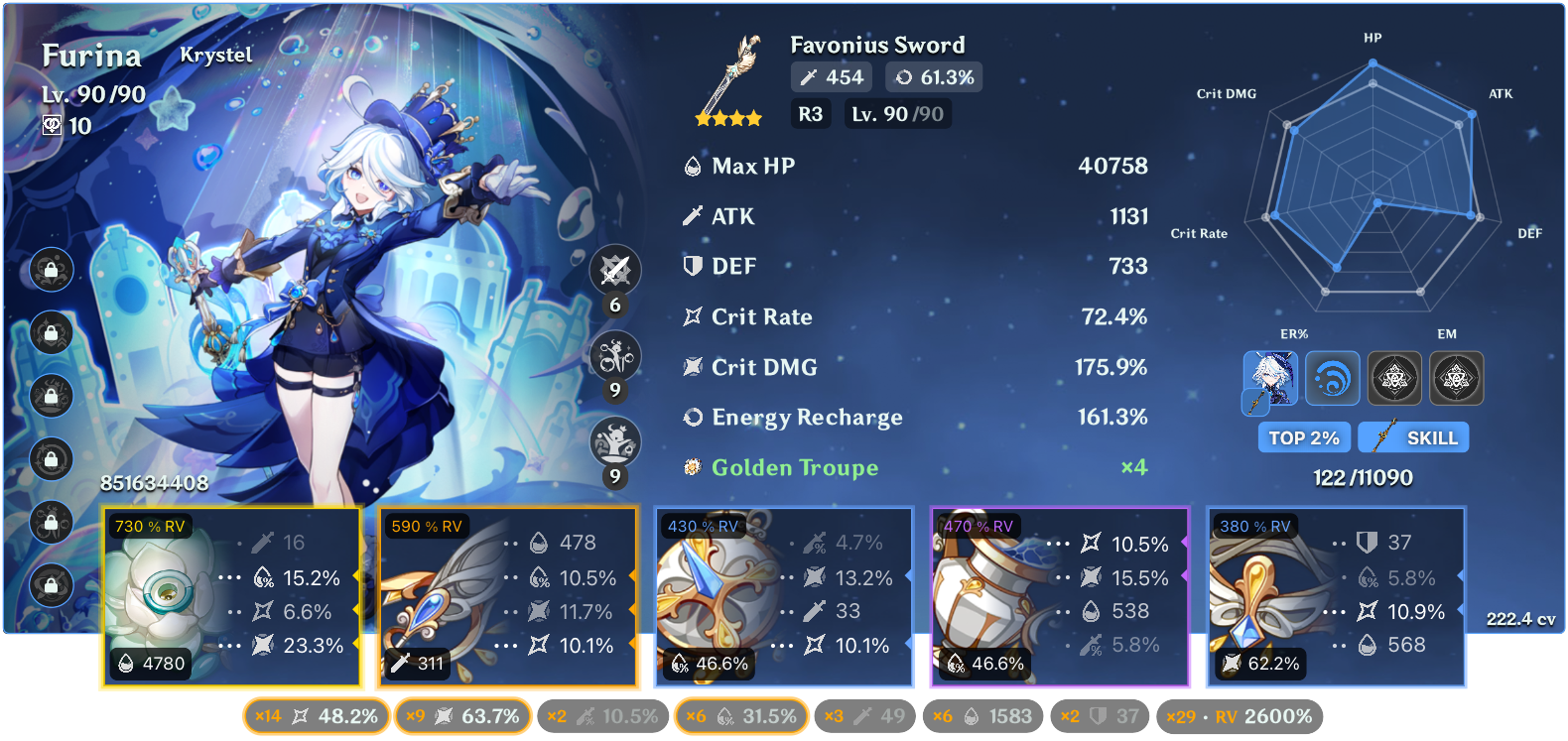Viewport: 1568px width, 741px height.
Task: Click the stat radar chart
Action: pyautogui.click(x=1374, y=198)
